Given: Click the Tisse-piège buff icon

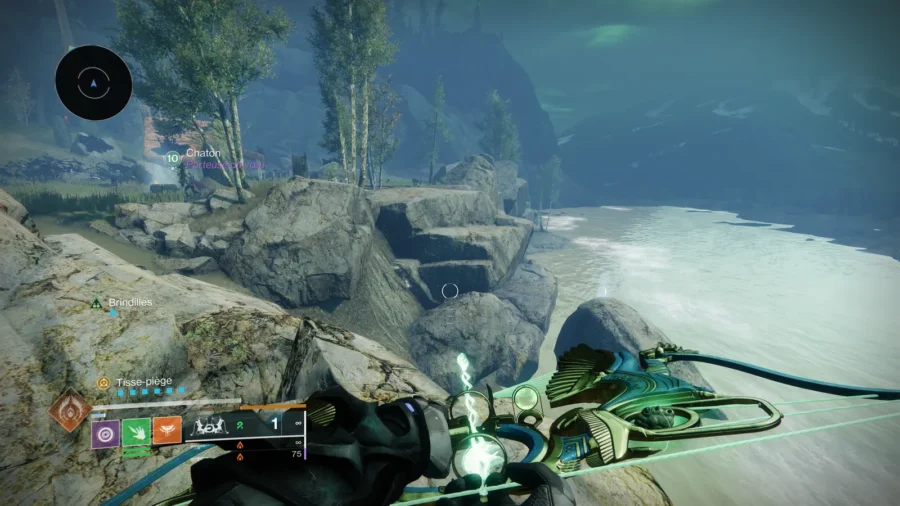Looking at the screenshot, I should (102, 382).
